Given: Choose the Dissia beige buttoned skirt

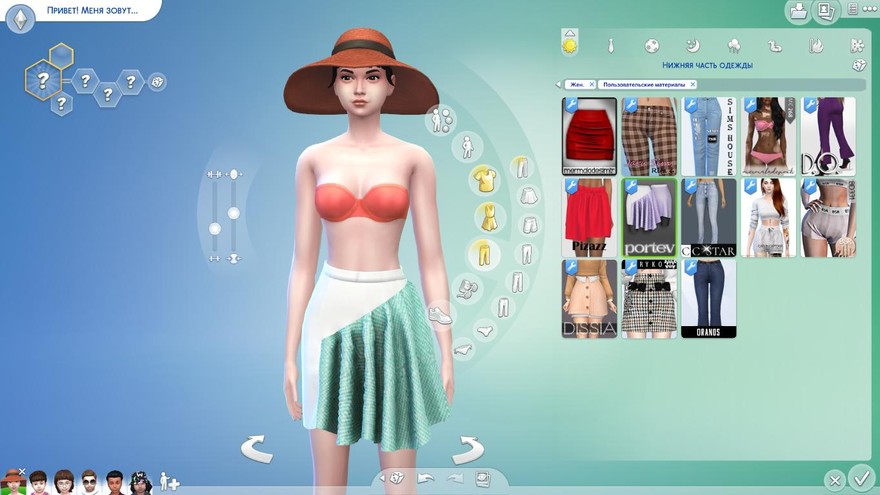Looking at the screenshot, I should tap(589, 298).
